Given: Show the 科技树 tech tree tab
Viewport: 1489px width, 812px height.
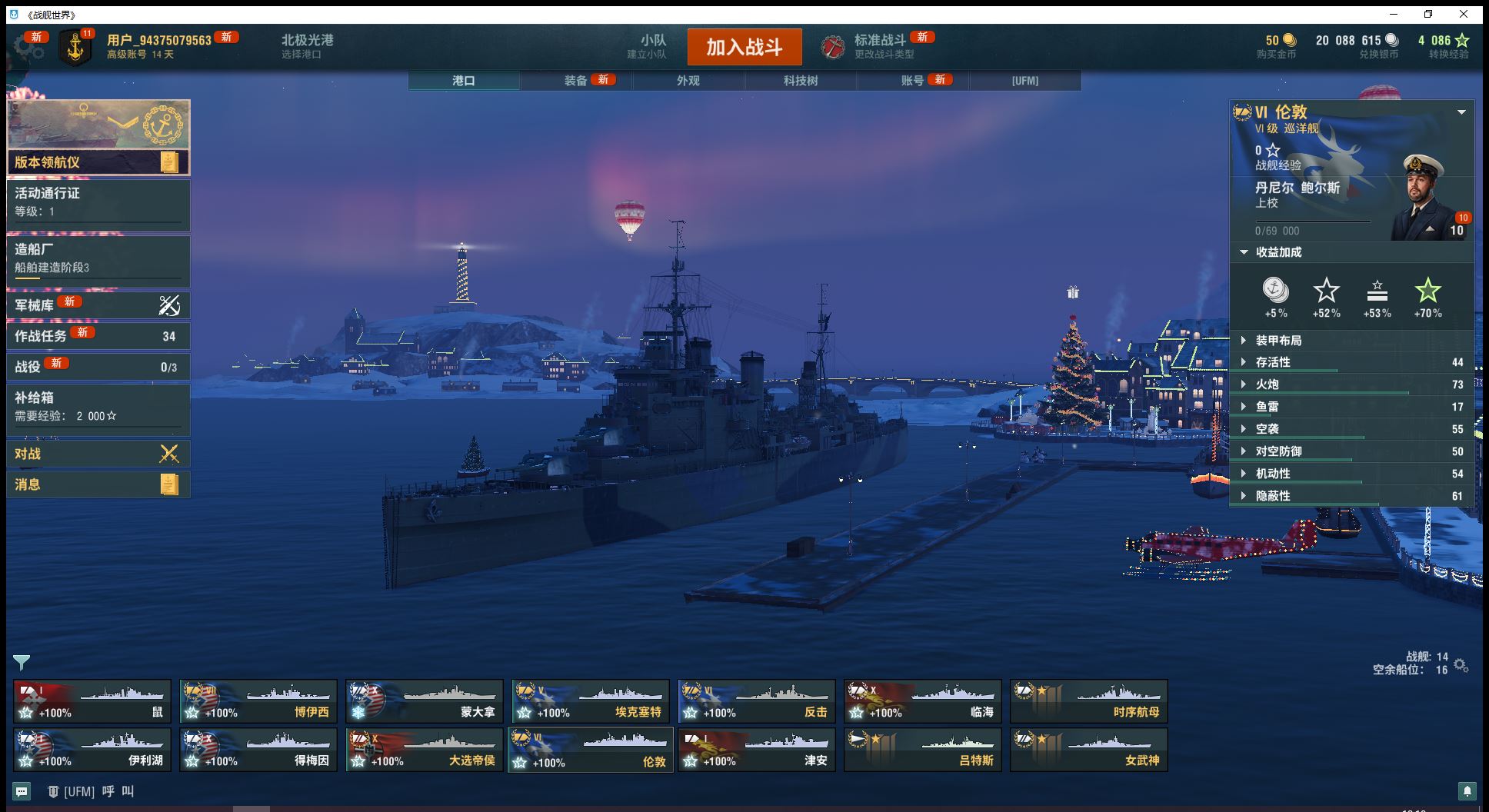Looking at the screenshot, I should pos(801,81).
